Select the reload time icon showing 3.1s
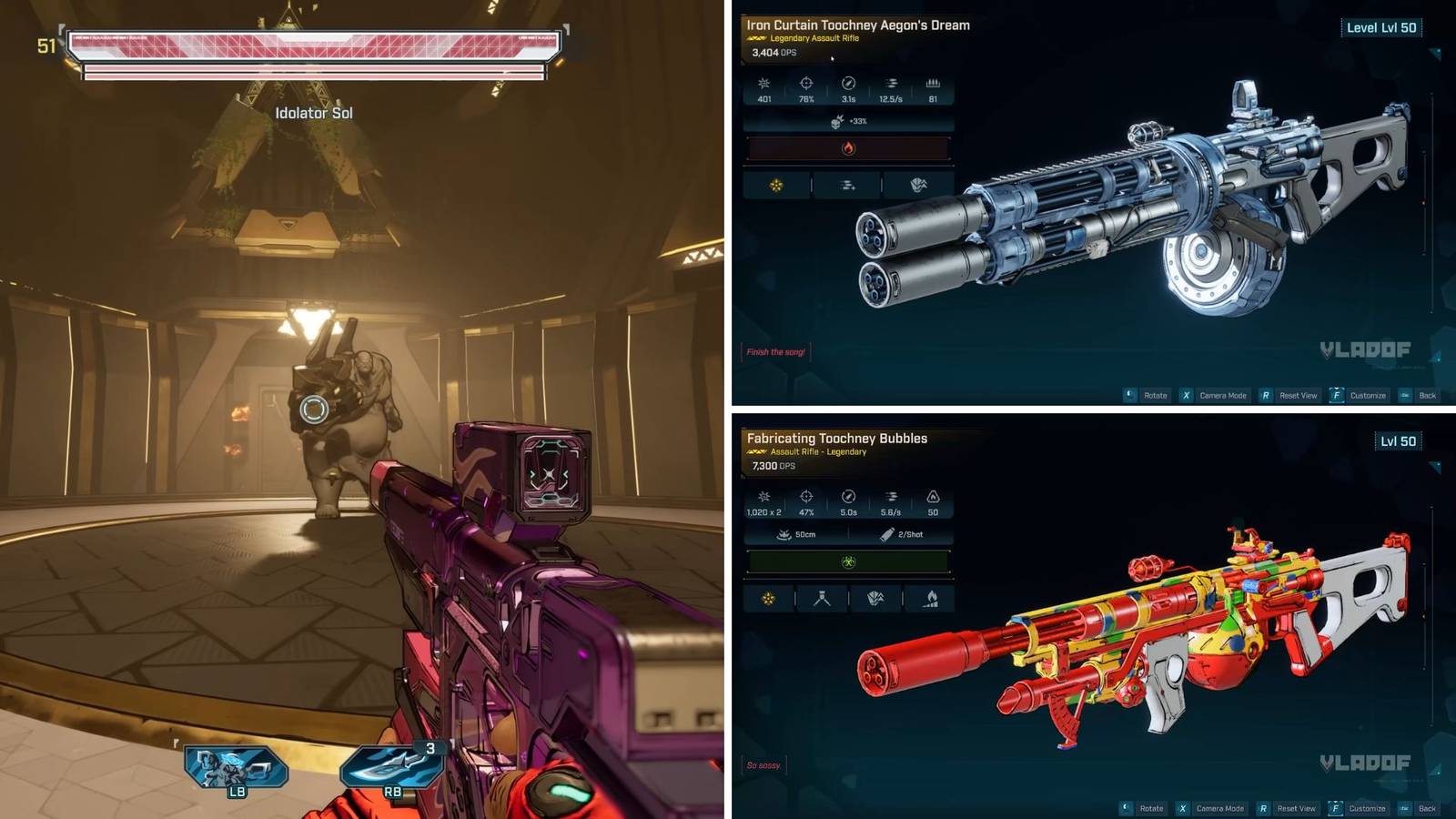The height and width of the screenshot is (819, 1456). [848, 86]
